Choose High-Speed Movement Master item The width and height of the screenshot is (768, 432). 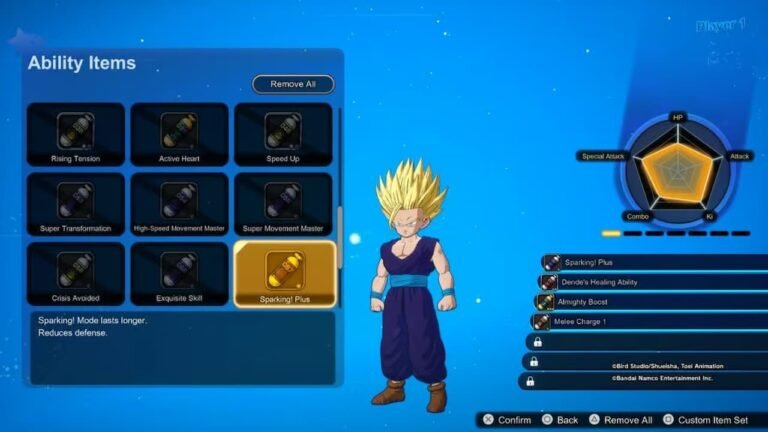tap(179, 204)
